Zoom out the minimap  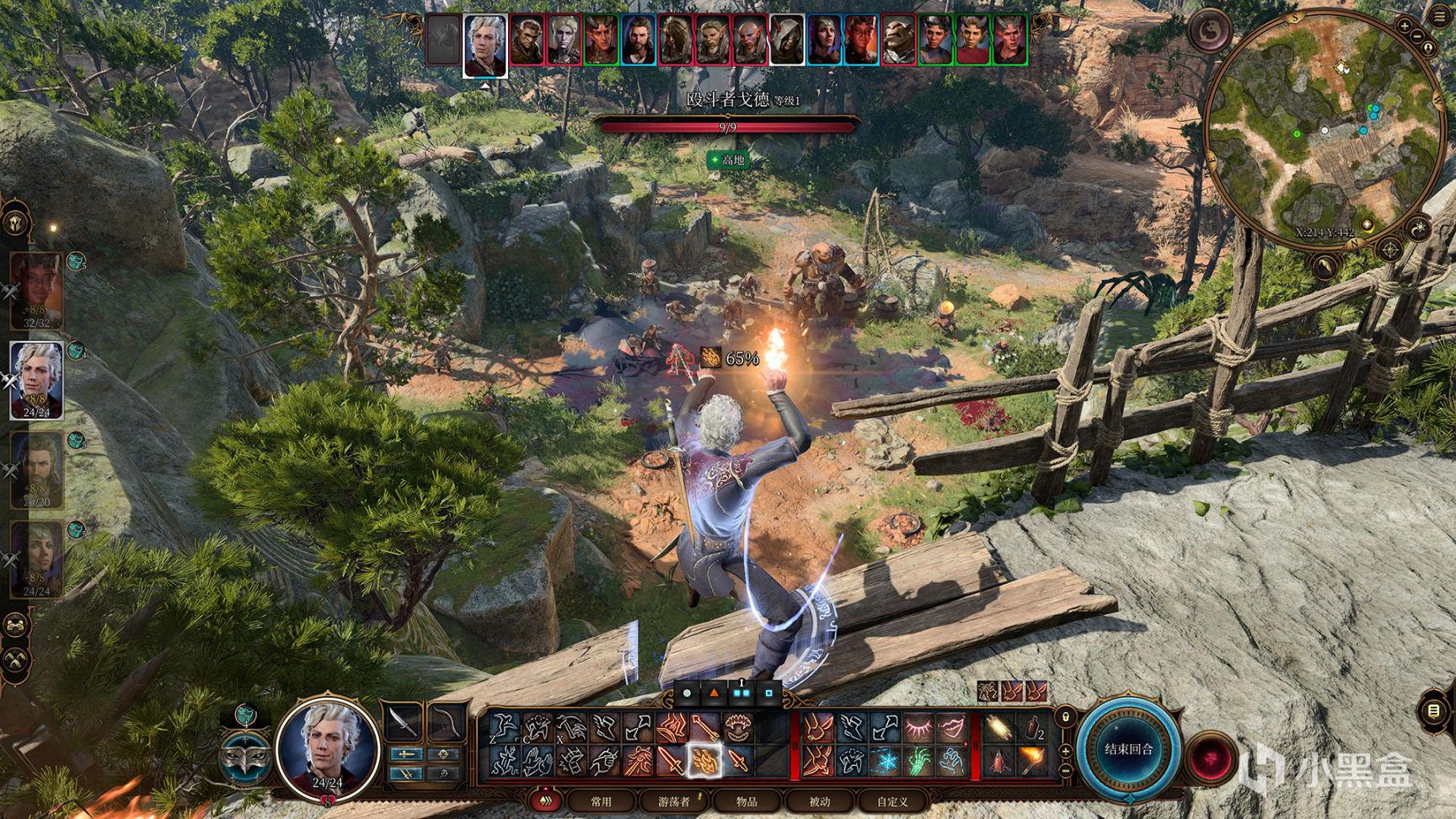(1417, 36)
